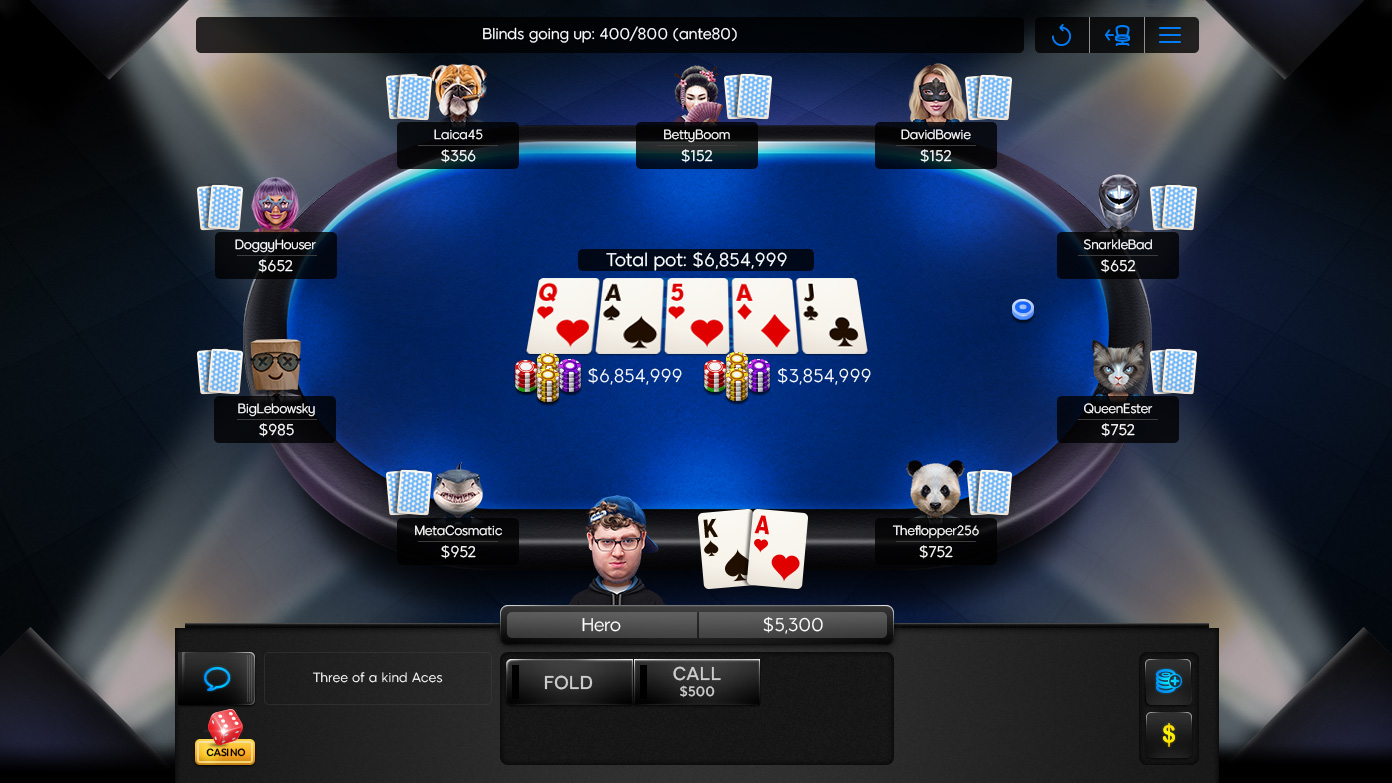This screenshot has width=1392, height=783.
Task: Click the Hero name plate
Action: (599, 624)
